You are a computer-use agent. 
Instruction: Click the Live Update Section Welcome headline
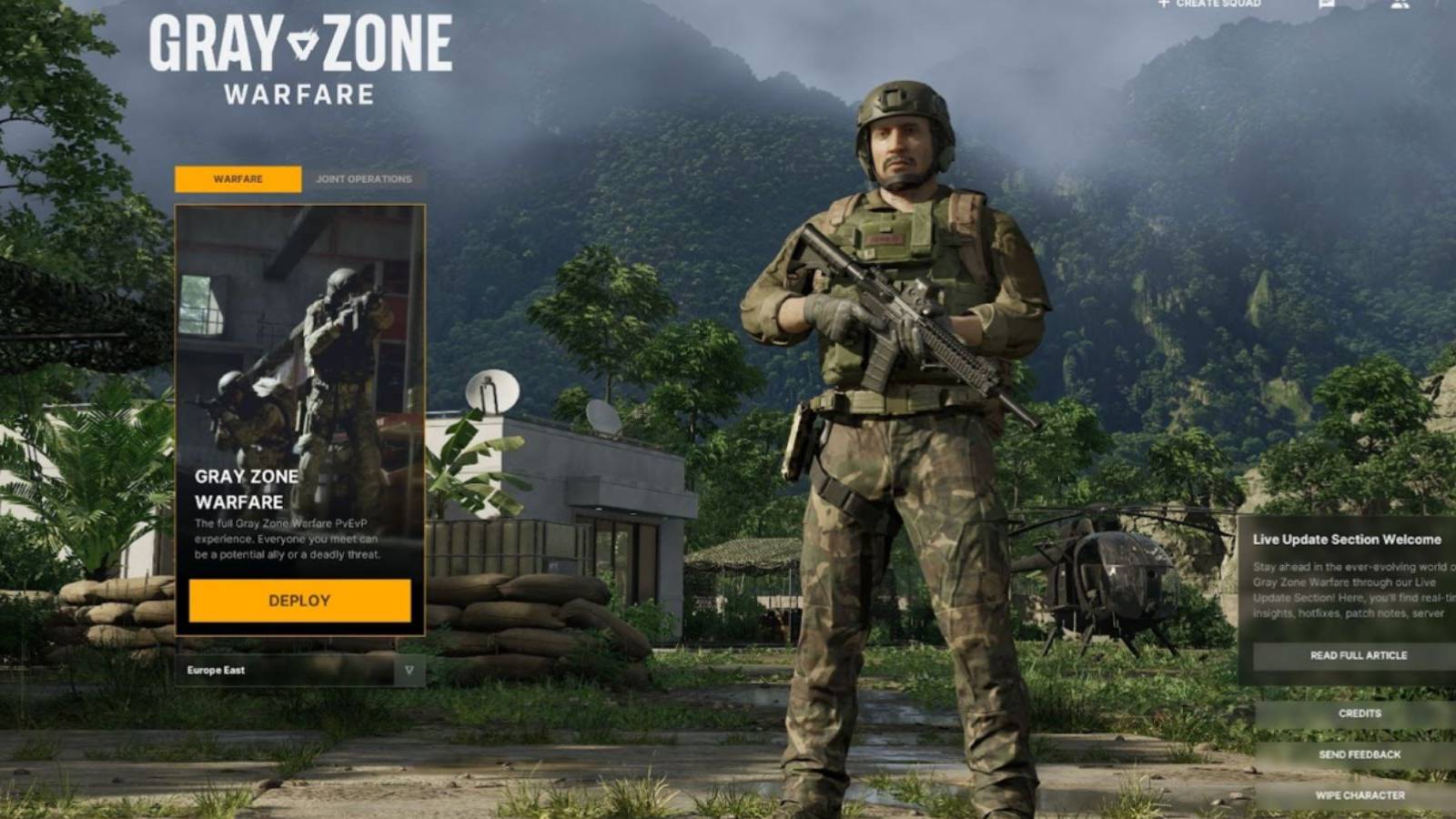(x=1347, y=539)
